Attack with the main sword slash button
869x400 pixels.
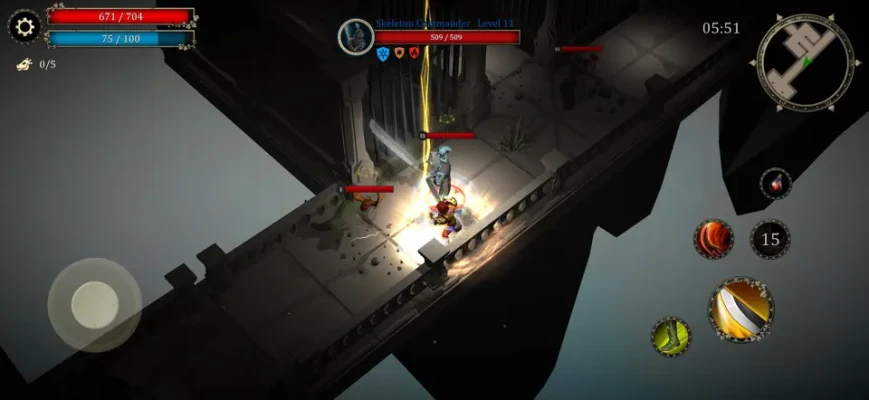(x=741, y=310)
